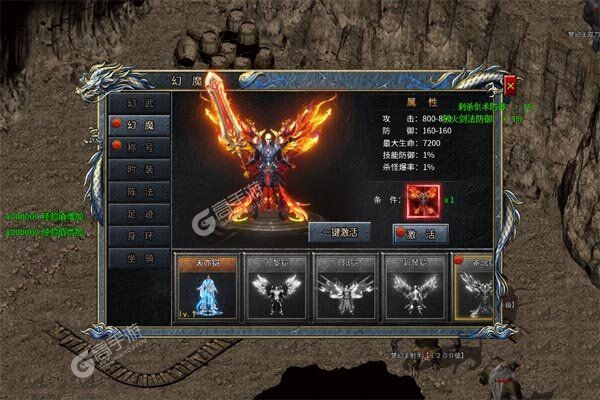Close the 幻魔 panel with red X

coord(510,86)
